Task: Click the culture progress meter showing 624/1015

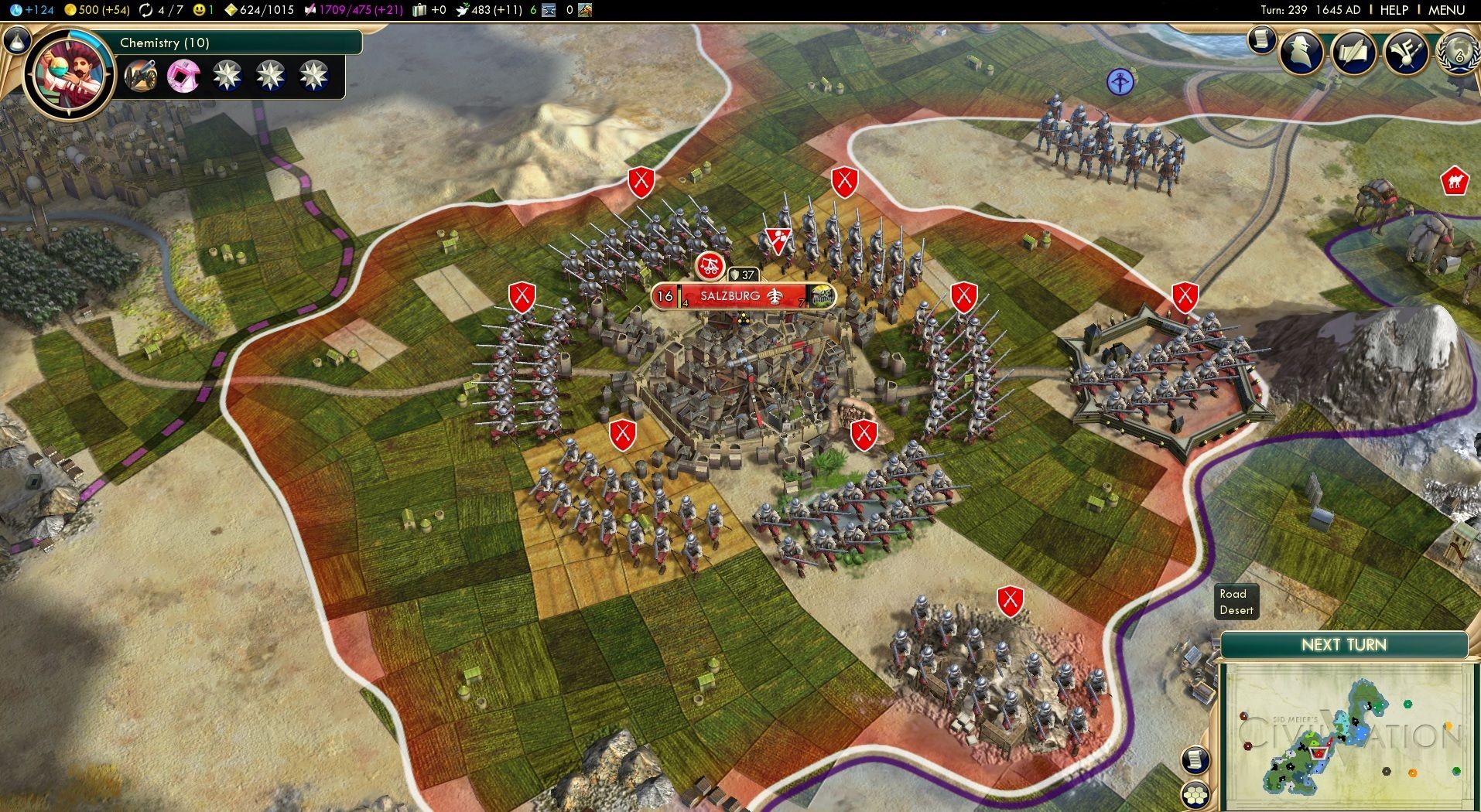Action: click(x=232, y=10)
